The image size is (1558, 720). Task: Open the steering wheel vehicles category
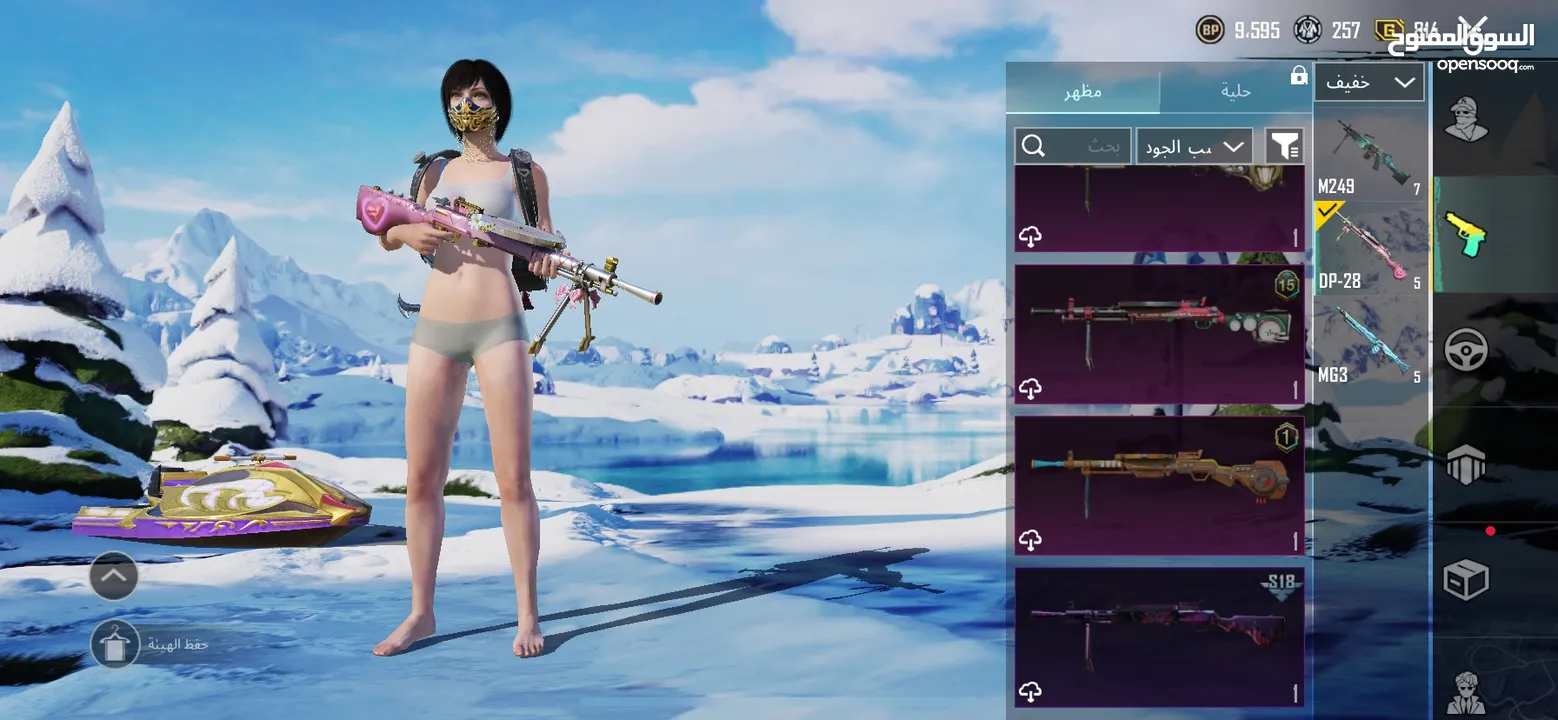point(1466,350)
